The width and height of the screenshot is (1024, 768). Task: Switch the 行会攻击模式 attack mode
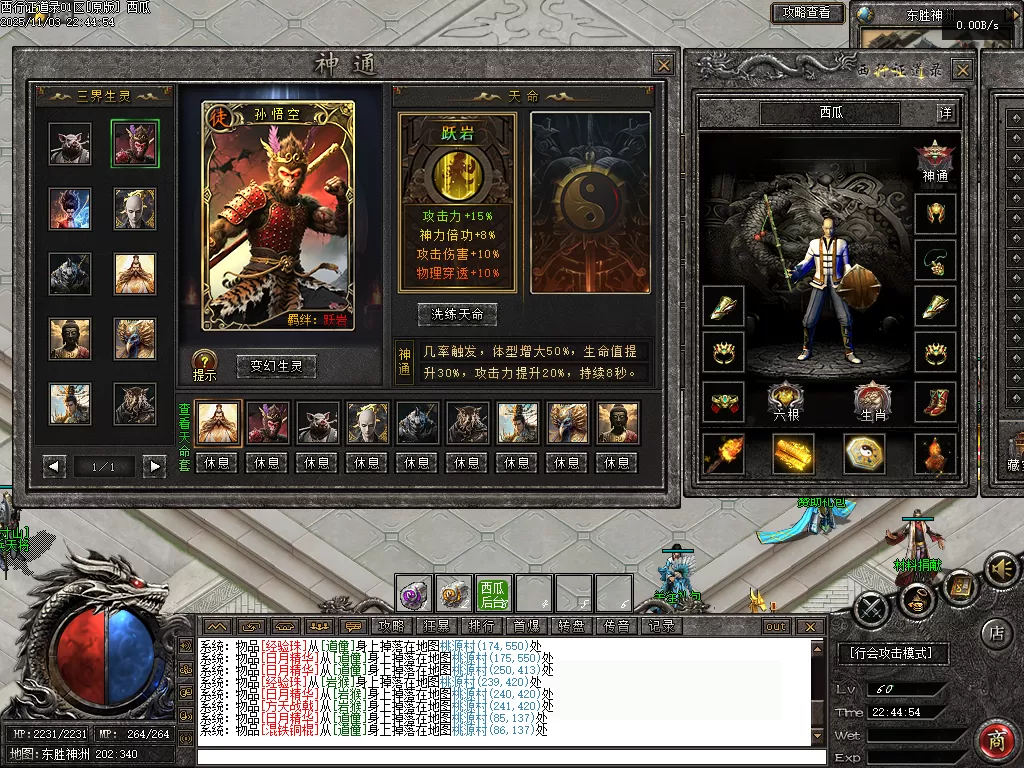[891, 653]
